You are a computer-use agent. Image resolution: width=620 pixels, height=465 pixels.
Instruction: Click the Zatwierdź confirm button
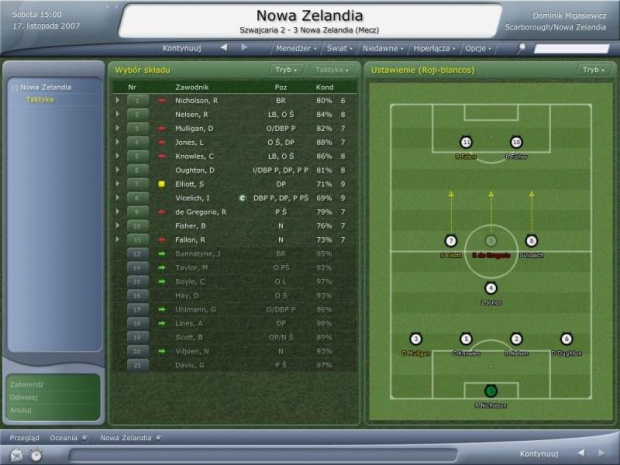tap(25, 383)
